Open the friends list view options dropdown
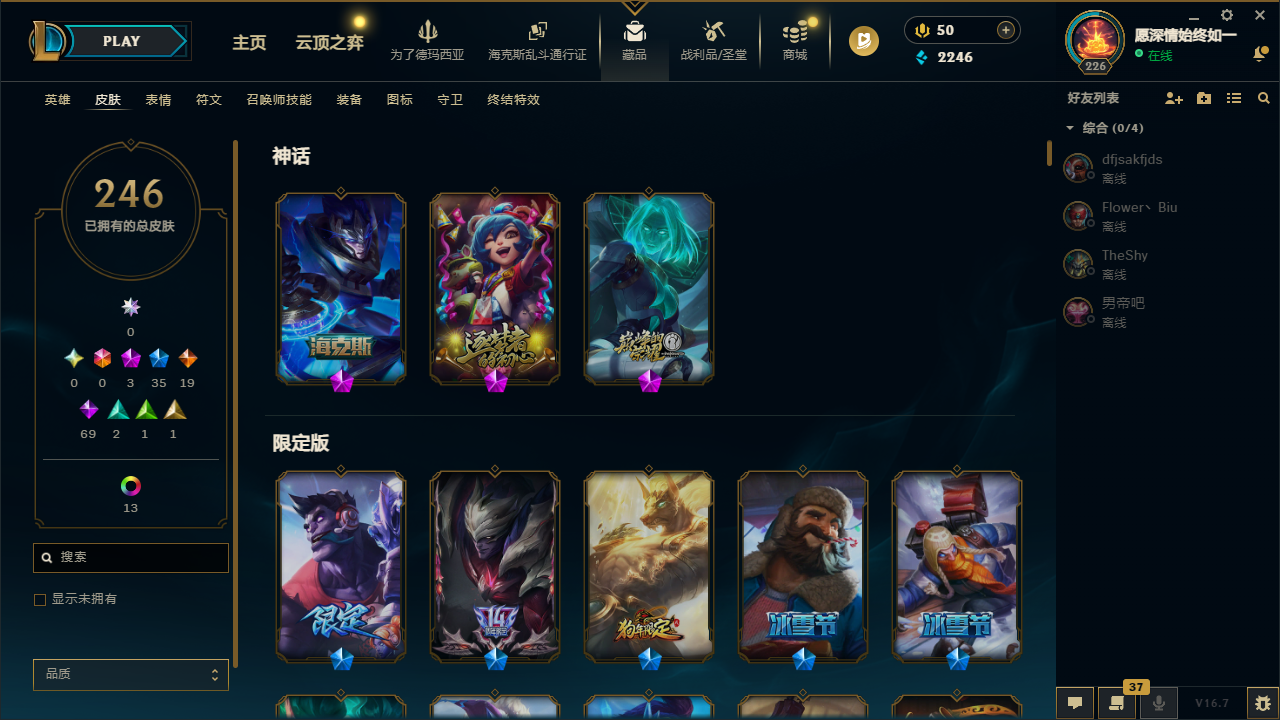 pyautogui.click(x=1234, y=98)
